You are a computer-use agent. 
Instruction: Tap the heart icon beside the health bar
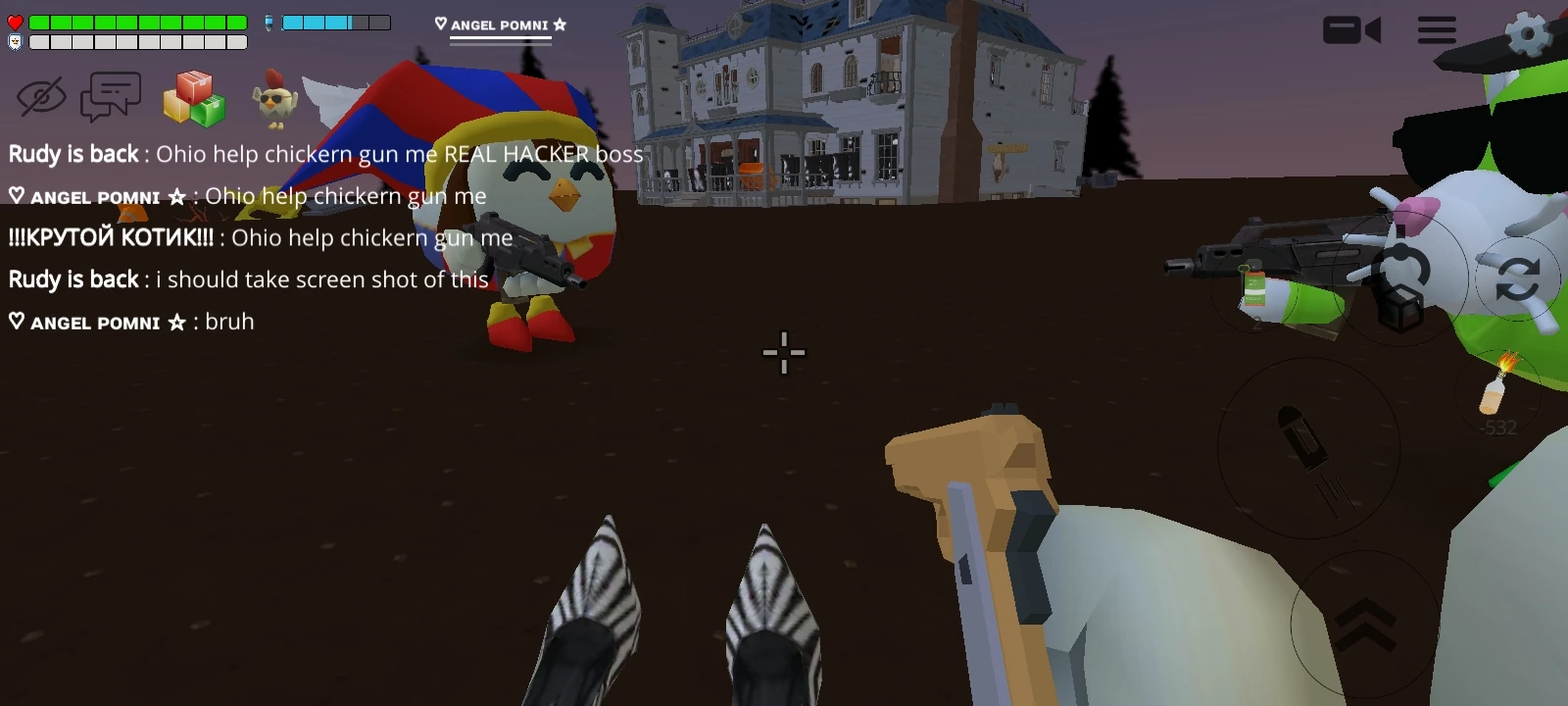(x=14, y=21)
